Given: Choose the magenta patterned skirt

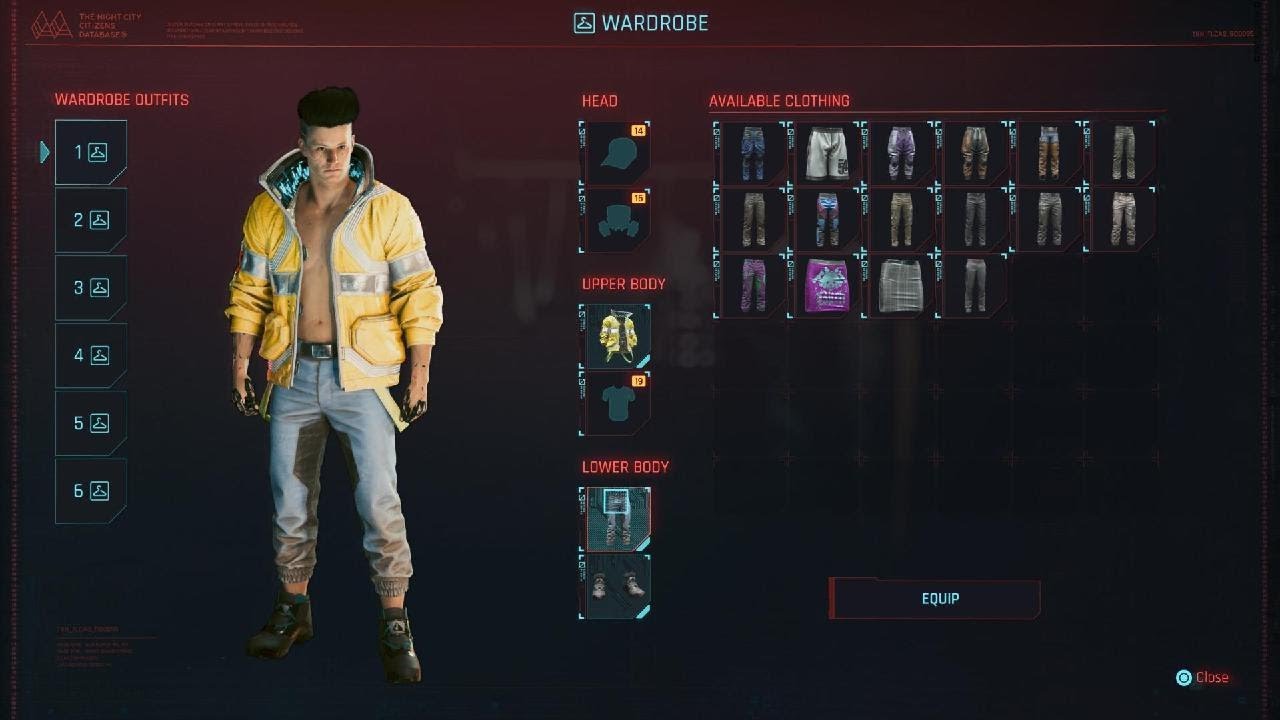Looking at the screenshot, I should point(827,286).
